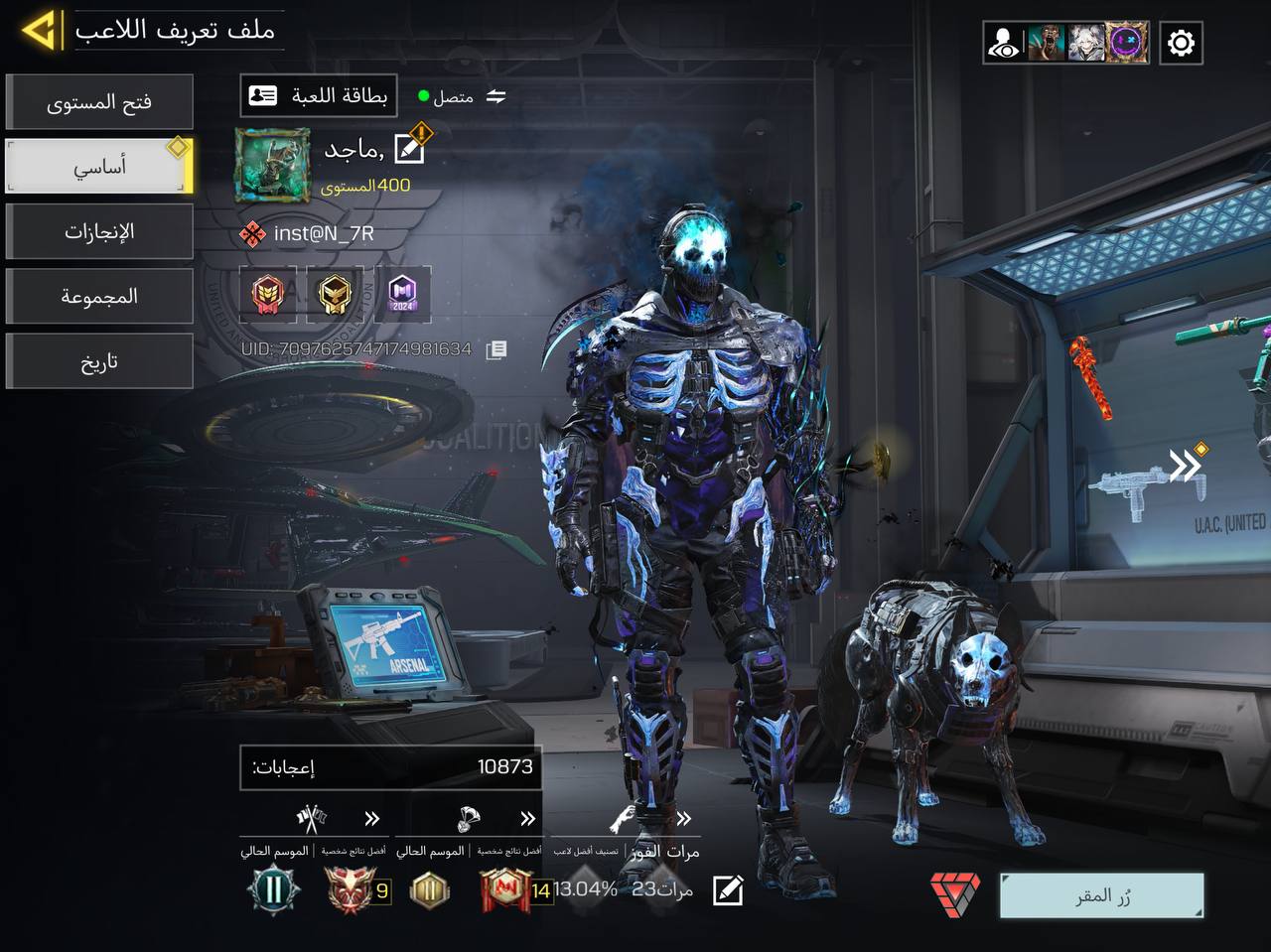Viewport: 1271px width, 952px height.
Task: Open the weapon showcase double arrows
Action: [x=1185, y=465]
